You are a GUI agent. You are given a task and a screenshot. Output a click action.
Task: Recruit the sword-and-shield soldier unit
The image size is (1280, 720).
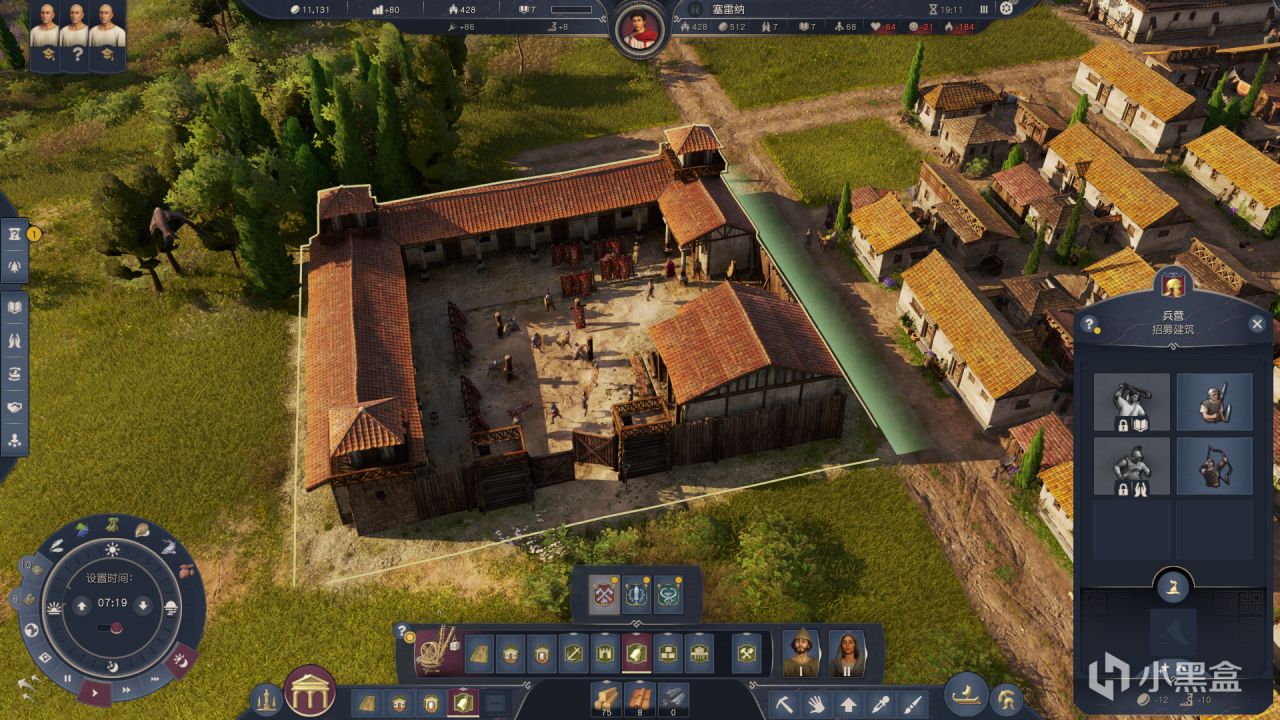(1214, 402)
